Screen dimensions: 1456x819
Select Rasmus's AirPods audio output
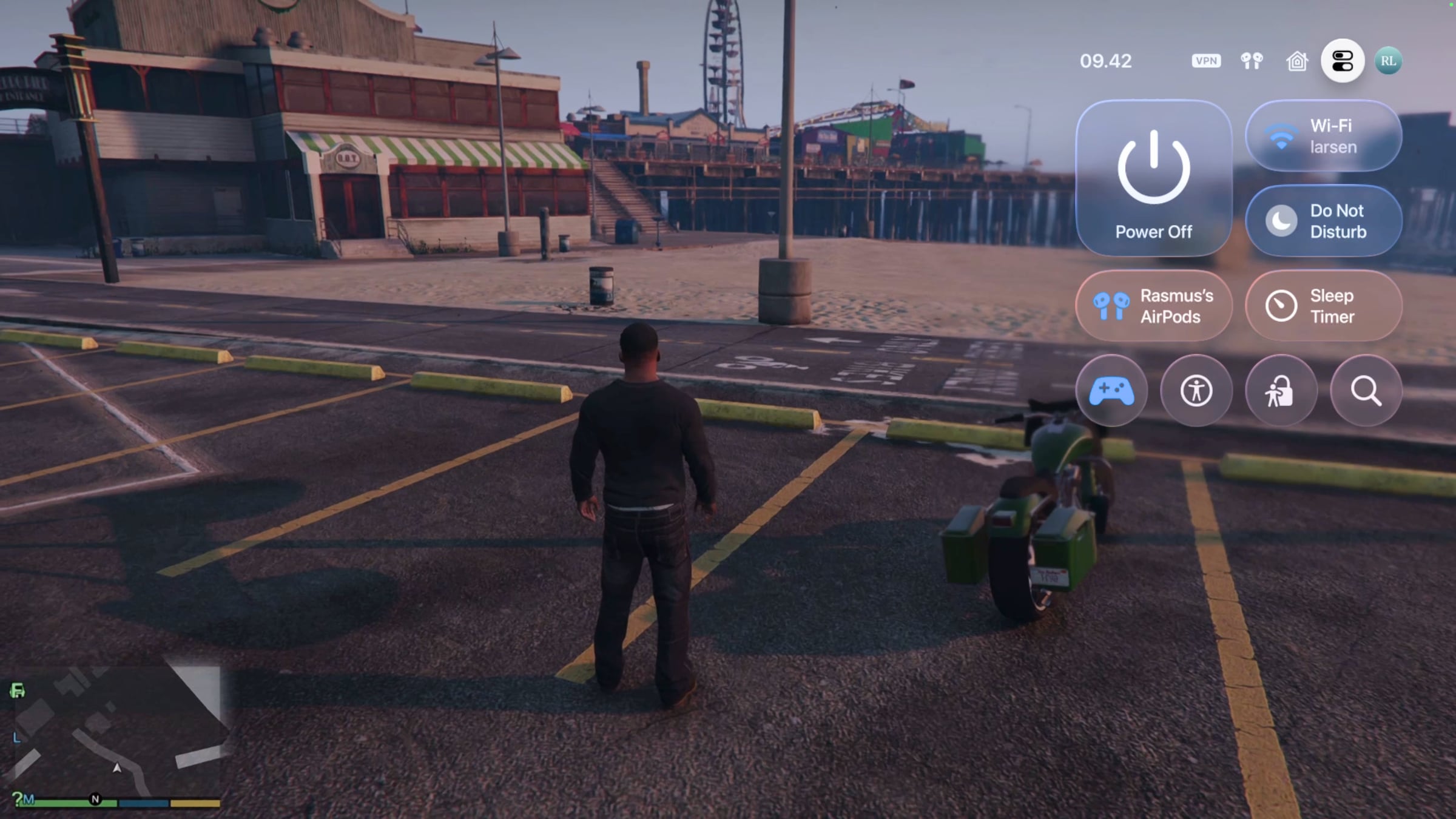1153,306
